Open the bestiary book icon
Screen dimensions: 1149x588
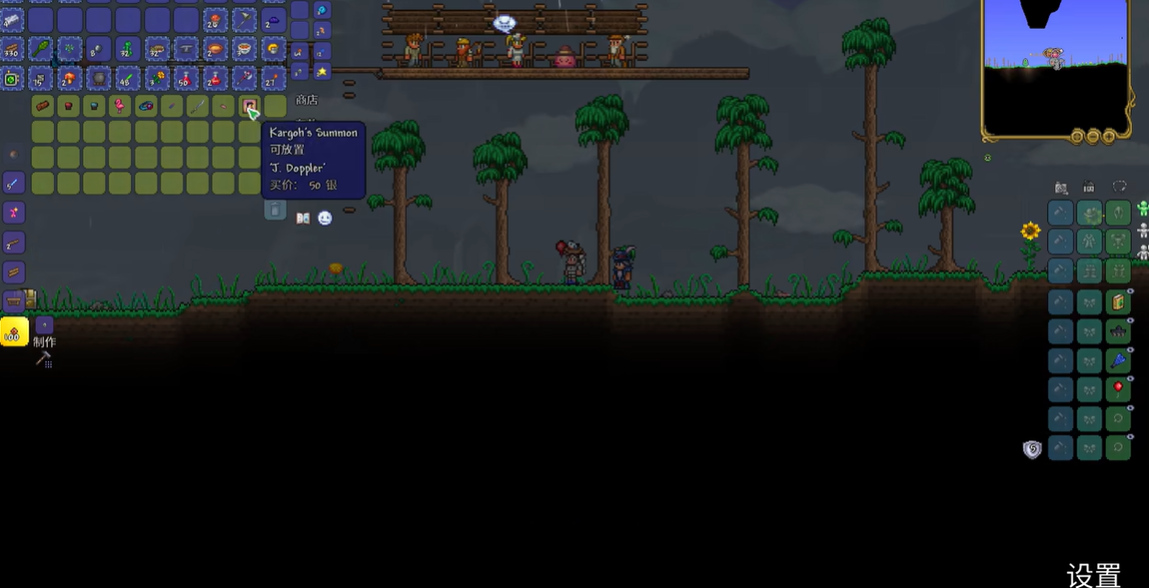pyautogui.click(x=303, y=218)
